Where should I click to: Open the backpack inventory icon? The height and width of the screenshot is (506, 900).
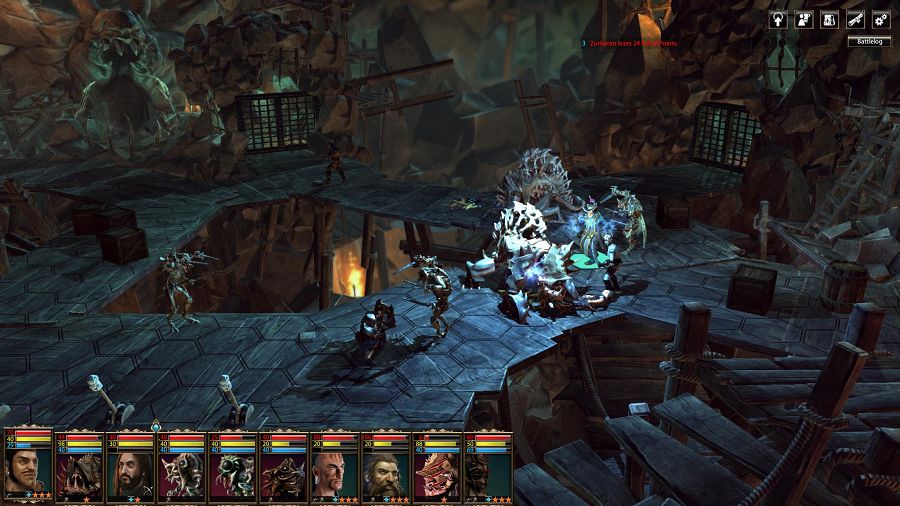tap(829, 19)
